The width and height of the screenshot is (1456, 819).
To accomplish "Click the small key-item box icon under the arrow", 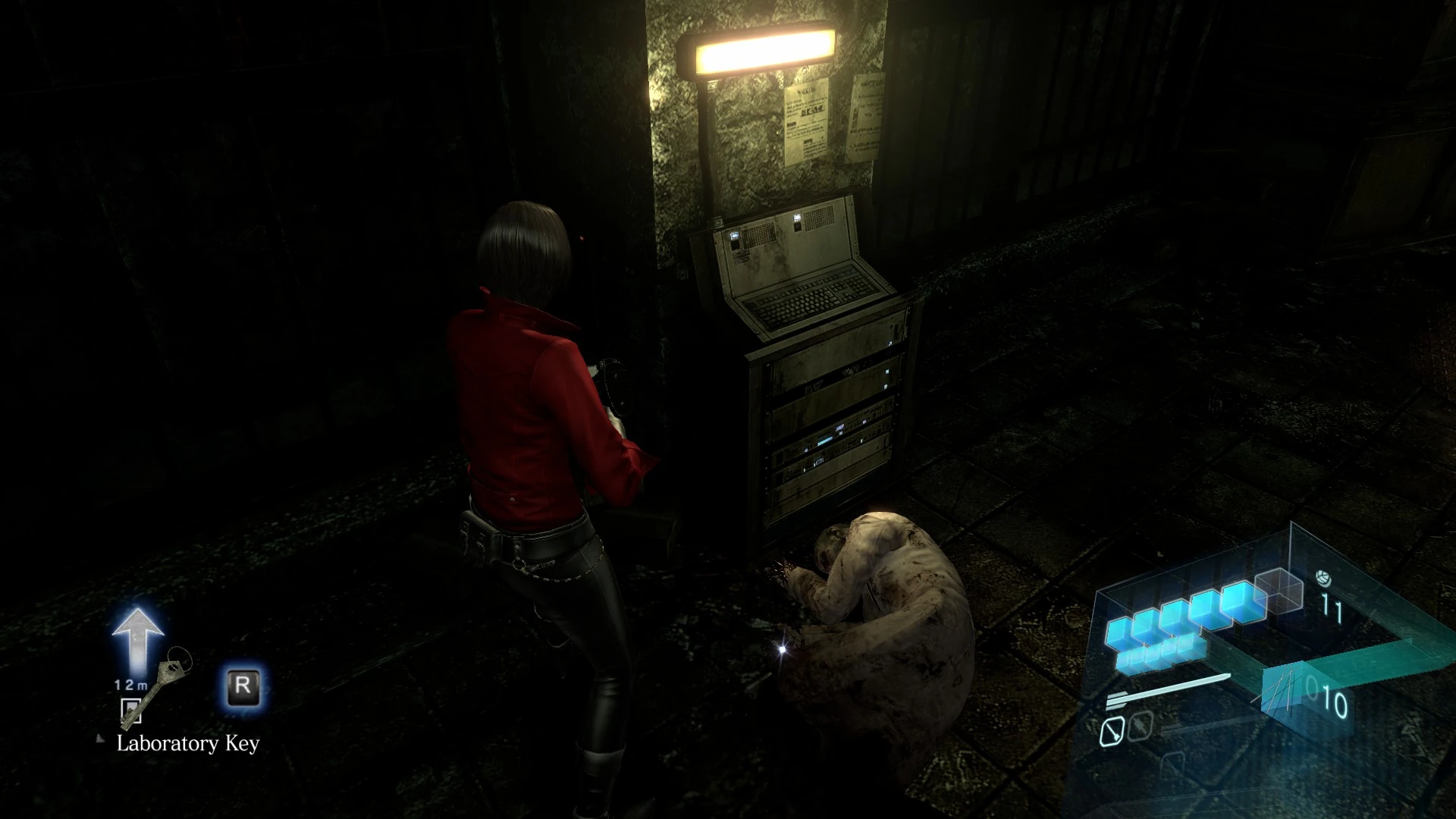I will pyautogui.click(x=131, y=711).
